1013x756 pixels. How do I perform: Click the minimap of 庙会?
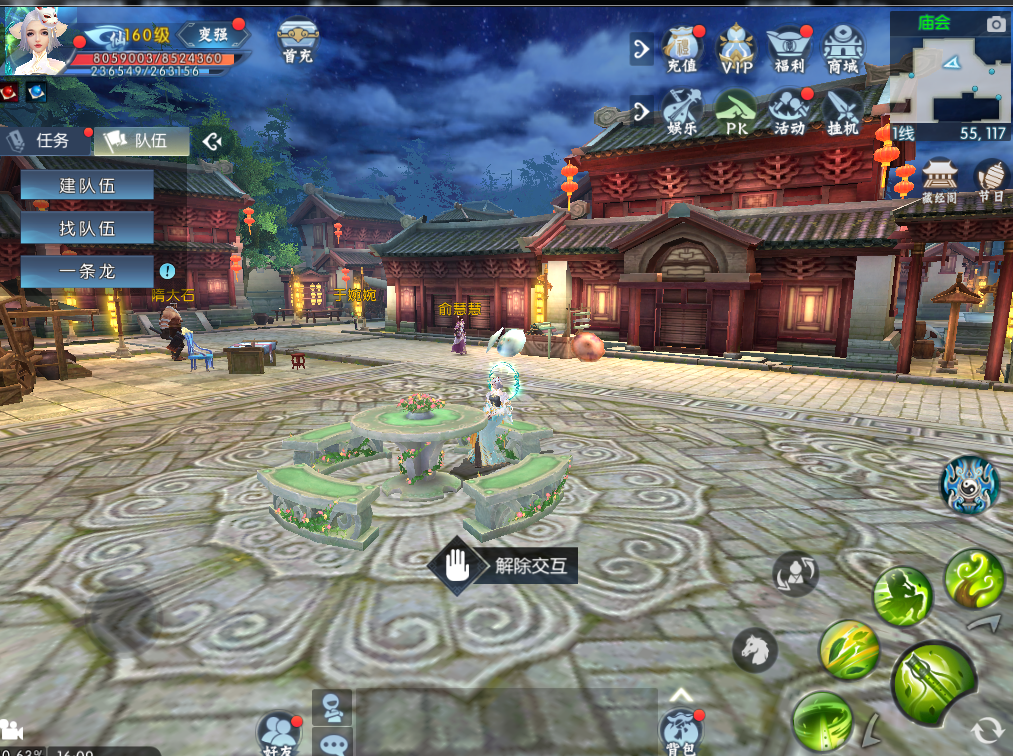948,80
